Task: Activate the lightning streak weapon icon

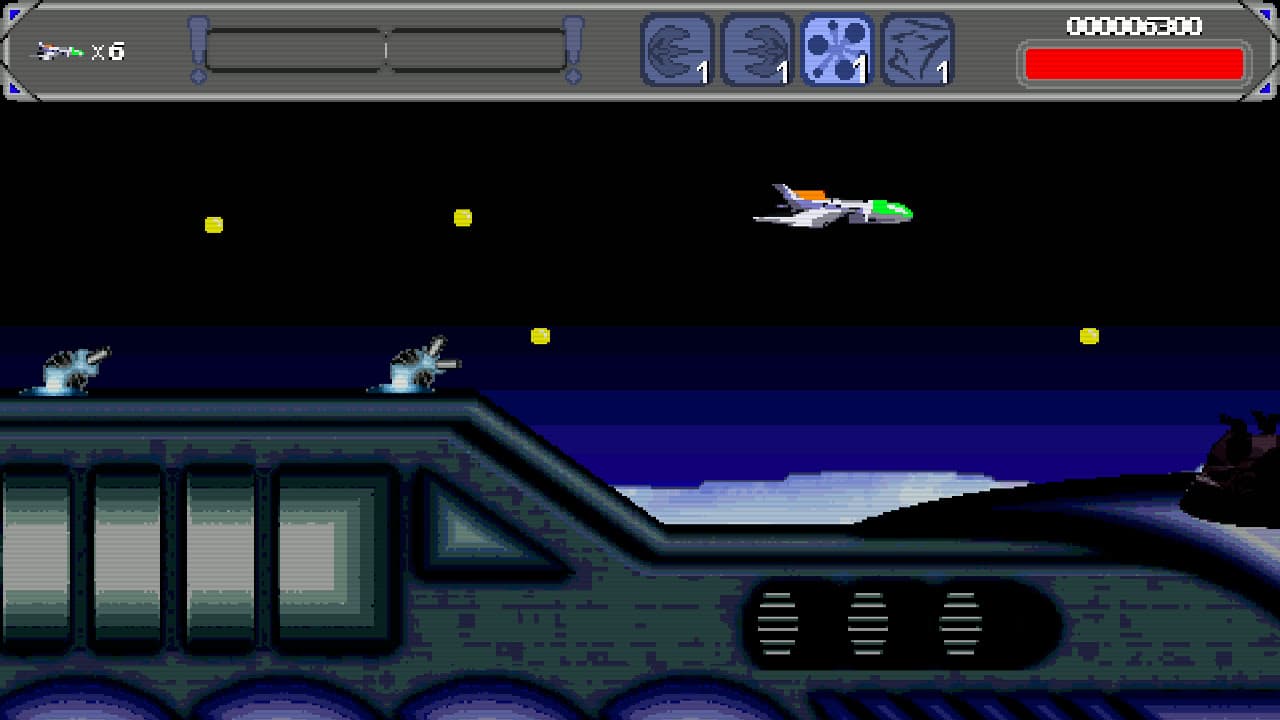Action: point(917,50)
